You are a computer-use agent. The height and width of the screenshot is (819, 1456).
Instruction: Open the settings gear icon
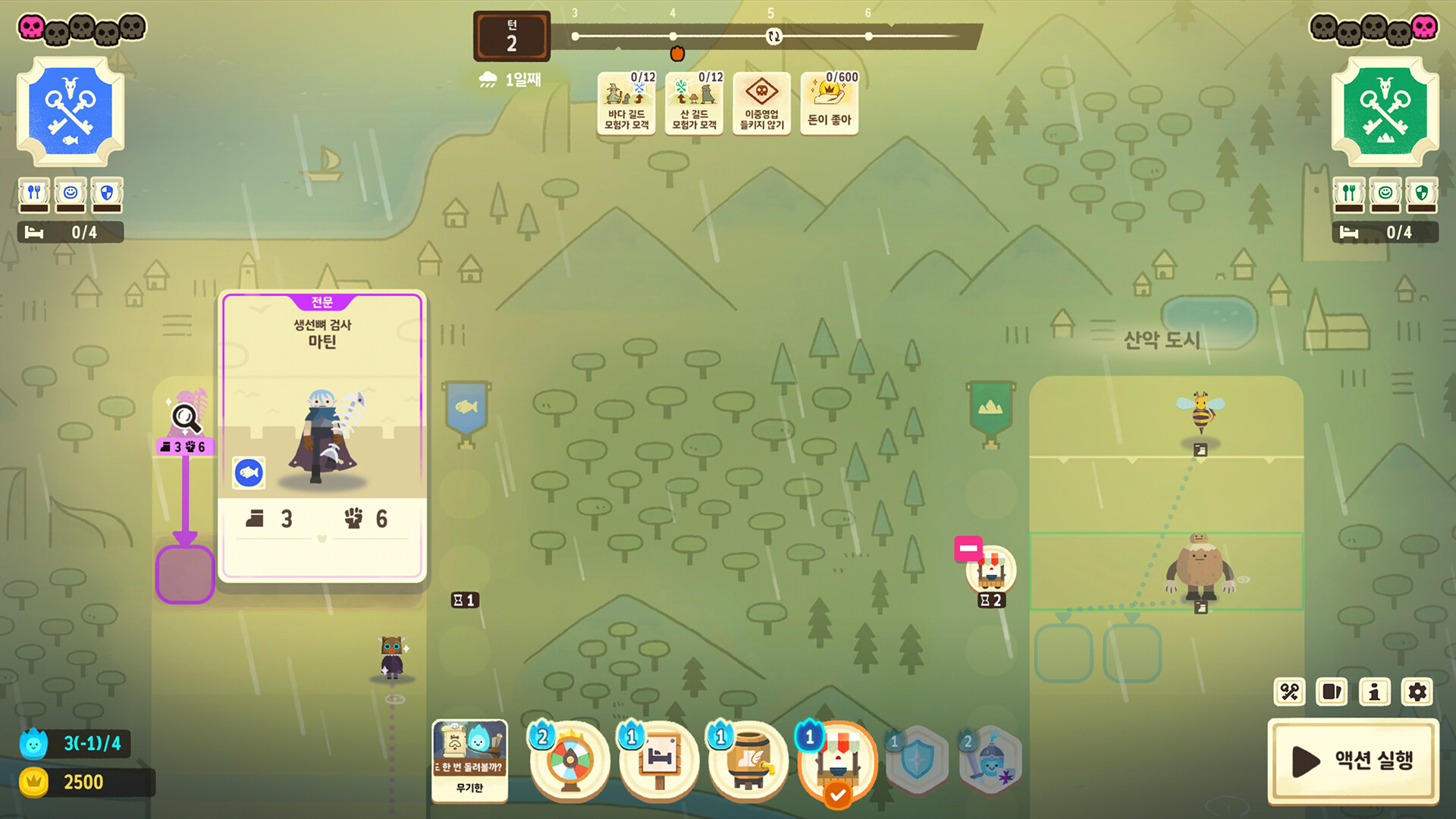1417,692
